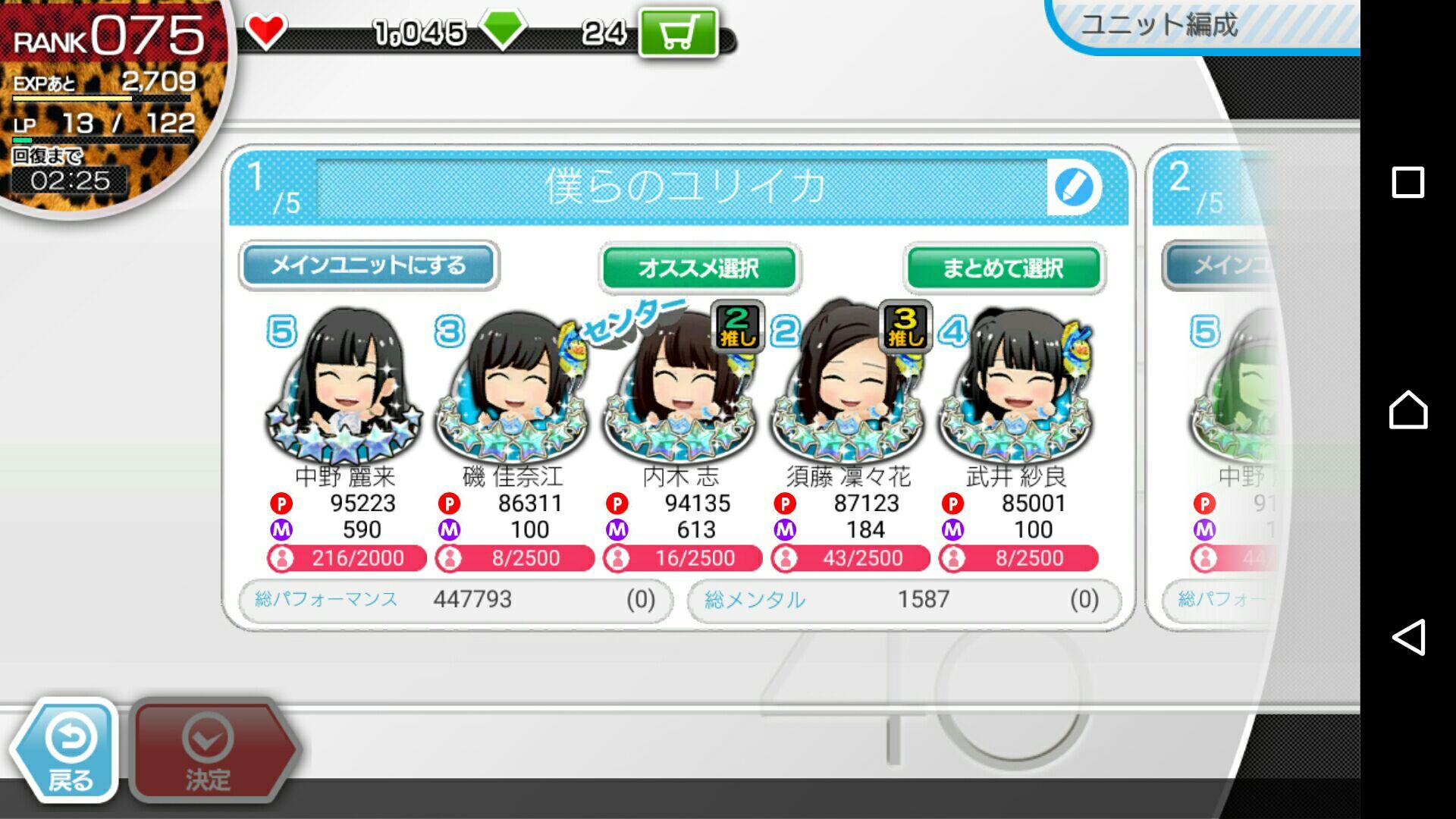1456x819 pixels.
Task: Edit the unit name with pencil icon
Action: [1074, 187]
